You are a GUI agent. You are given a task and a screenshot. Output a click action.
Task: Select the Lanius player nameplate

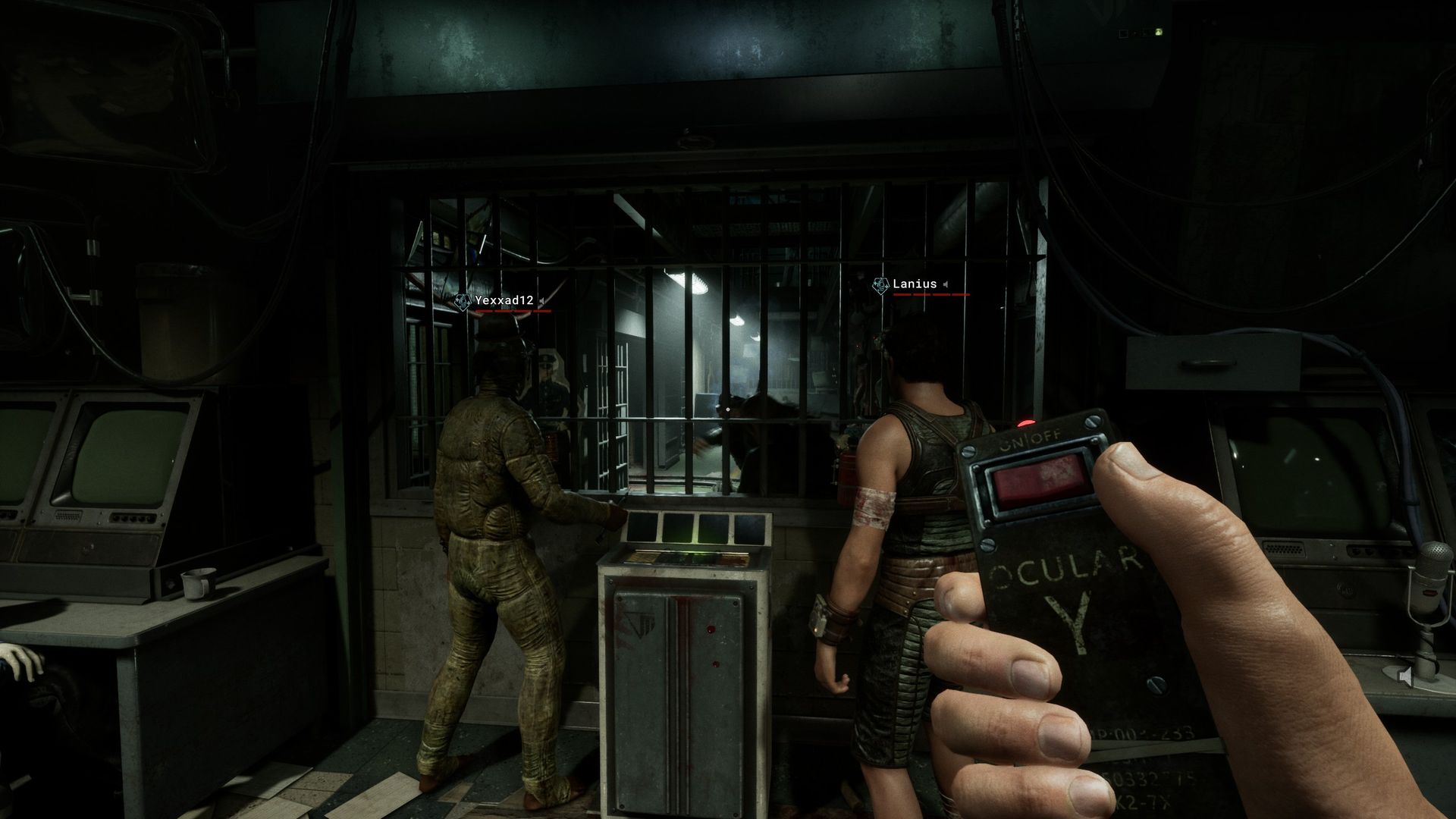(x=915, y=284)
